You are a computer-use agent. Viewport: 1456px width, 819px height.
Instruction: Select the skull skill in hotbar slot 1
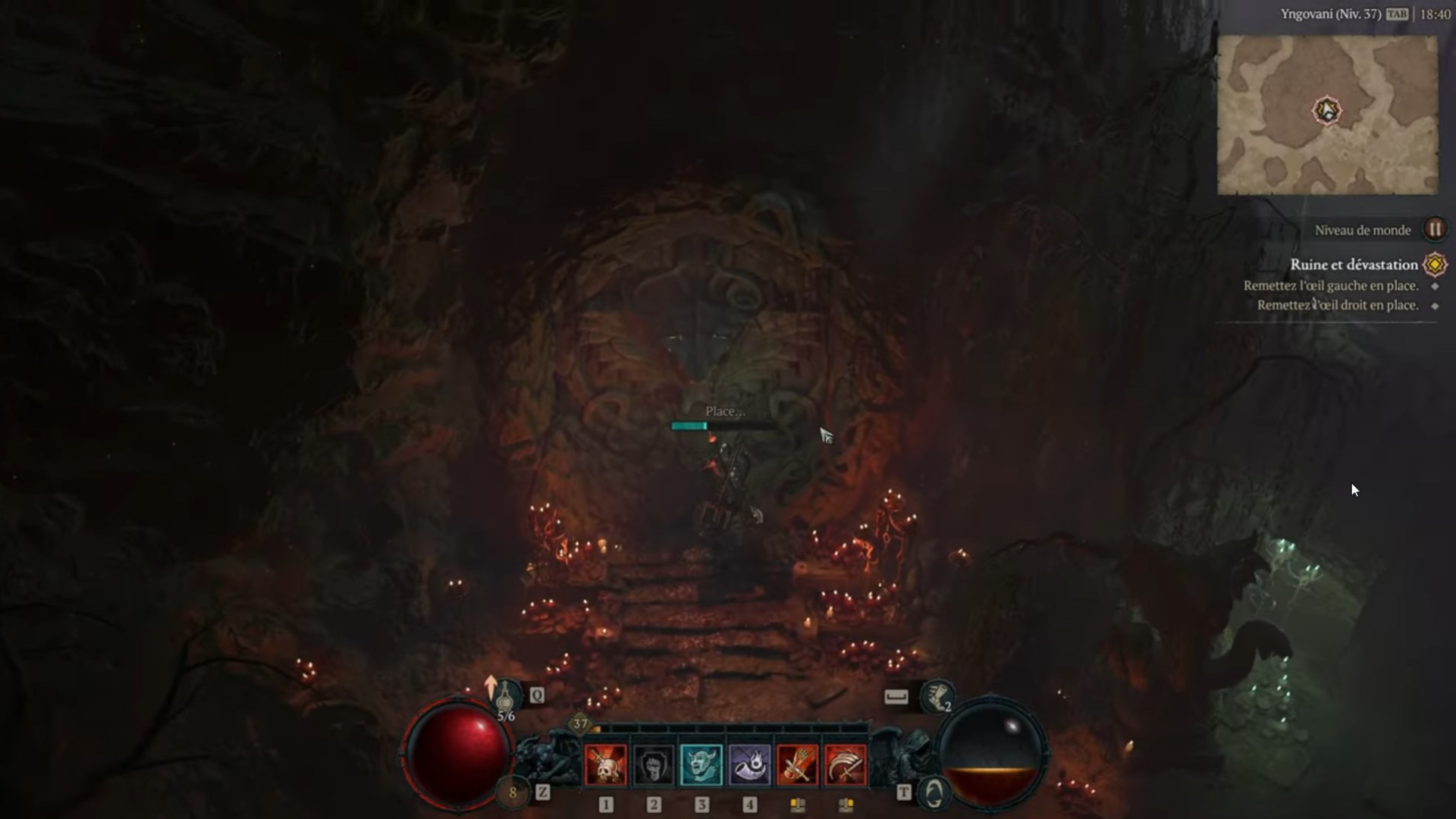[x=607, y=764]
